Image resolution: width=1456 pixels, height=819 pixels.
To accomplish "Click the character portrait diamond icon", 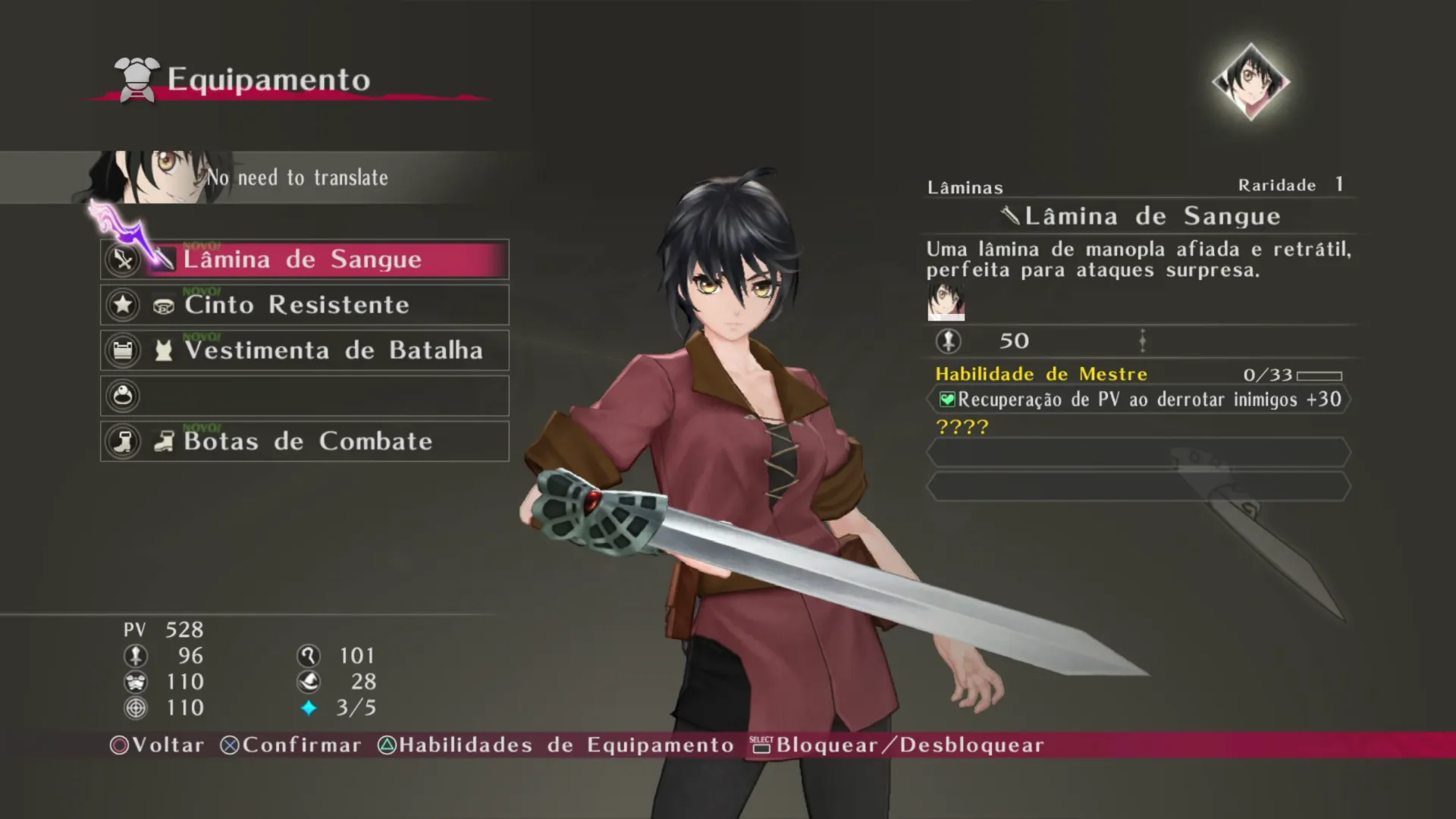I will pyautogui.click(x=1250, y=82).
